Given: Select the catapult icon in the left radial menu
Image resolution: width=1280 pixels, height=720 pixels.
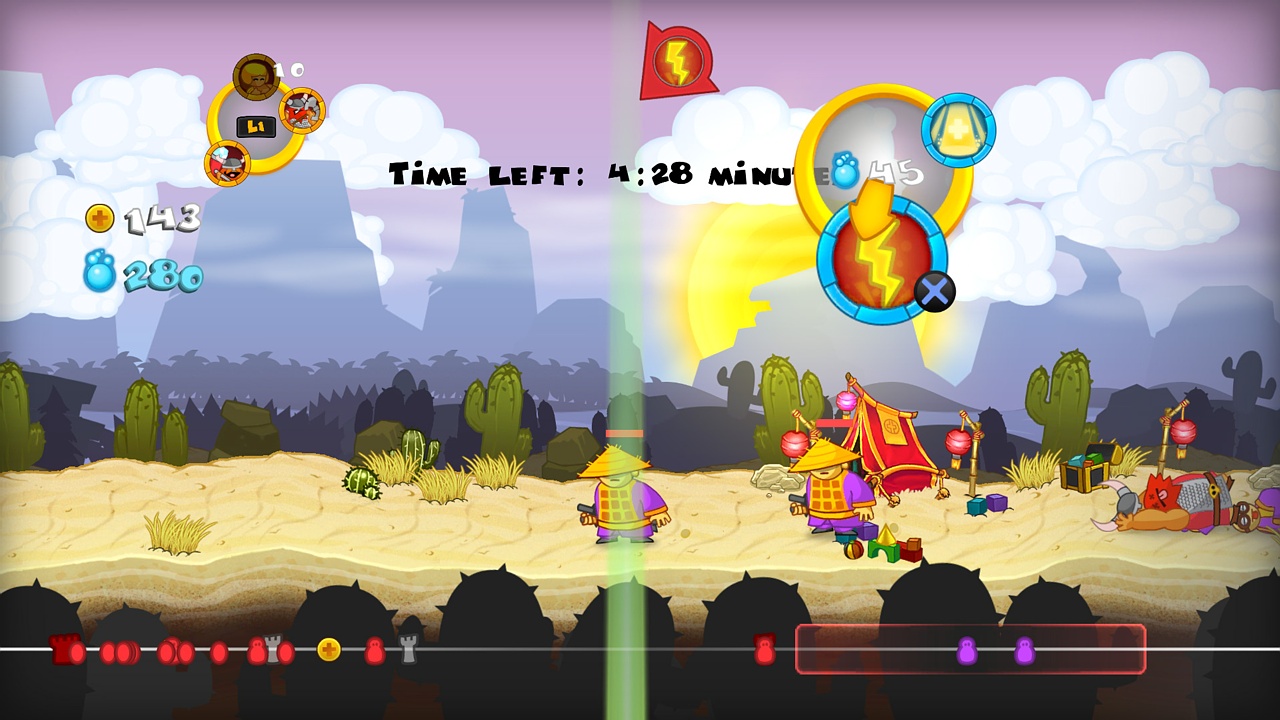Looking at the screenshot, I should 302,110.
